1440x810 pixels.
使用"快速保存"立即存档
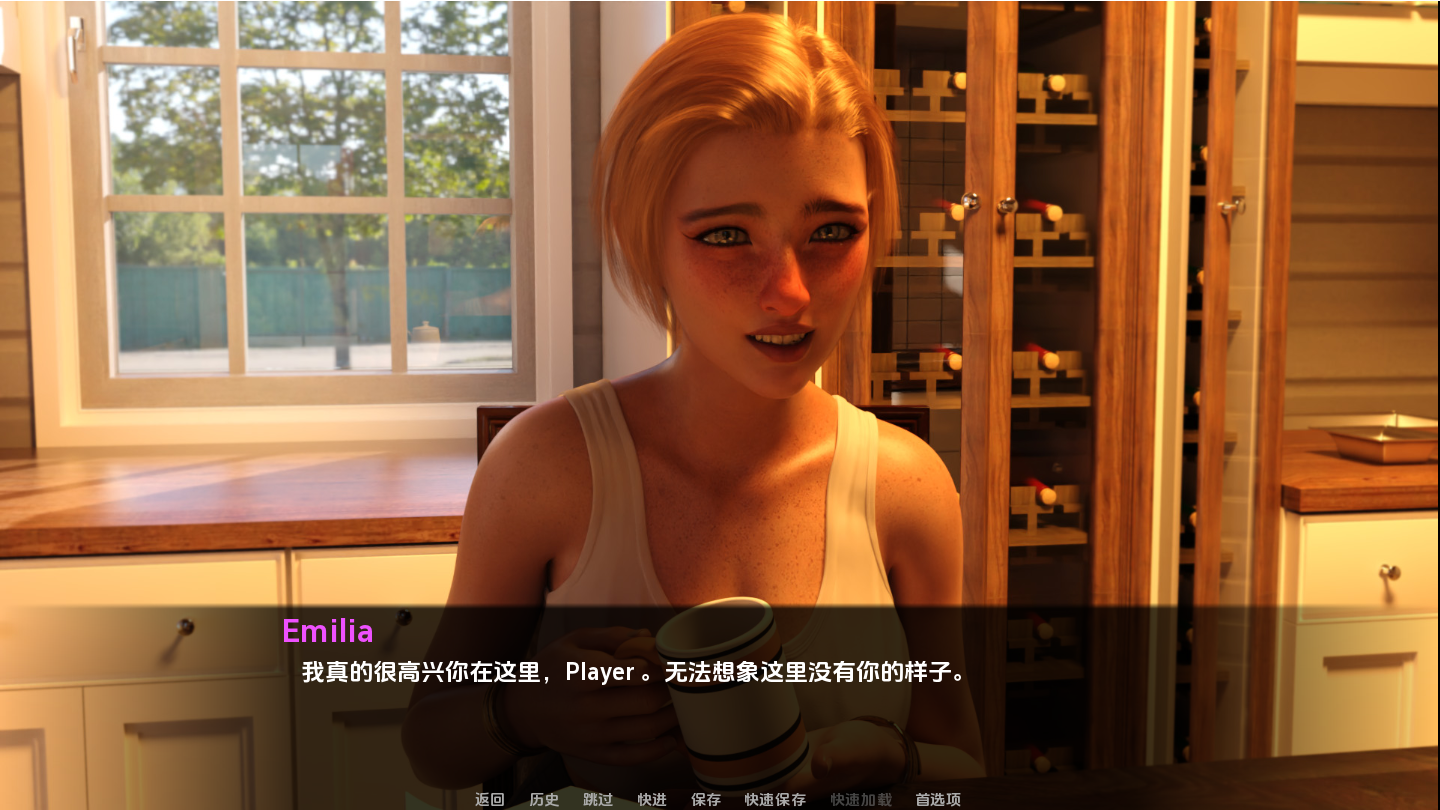(x=773, y=799)
